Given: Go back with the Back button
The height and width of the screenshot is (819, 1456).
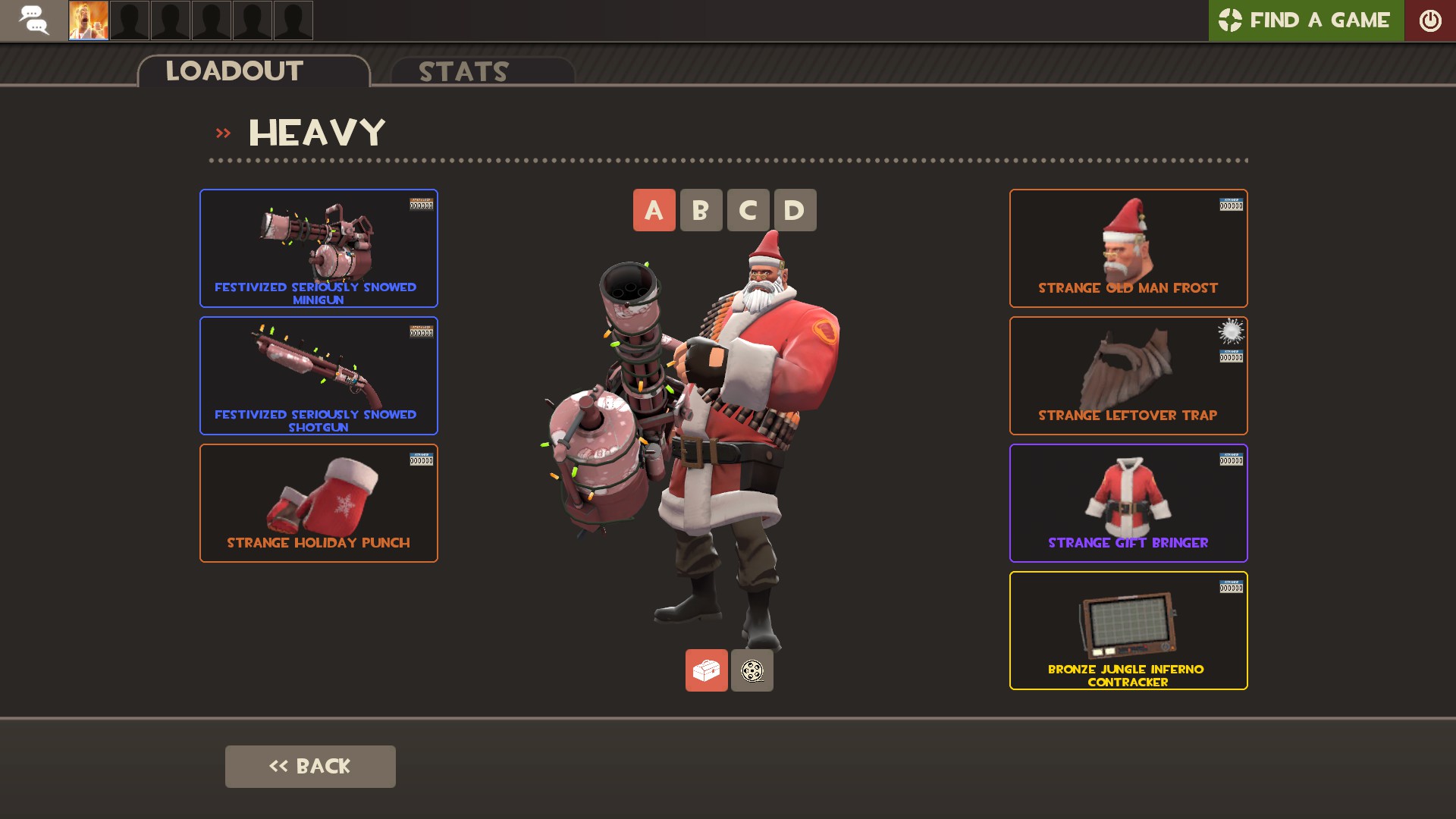Looking at the screenshot, I should click(310, 766).
